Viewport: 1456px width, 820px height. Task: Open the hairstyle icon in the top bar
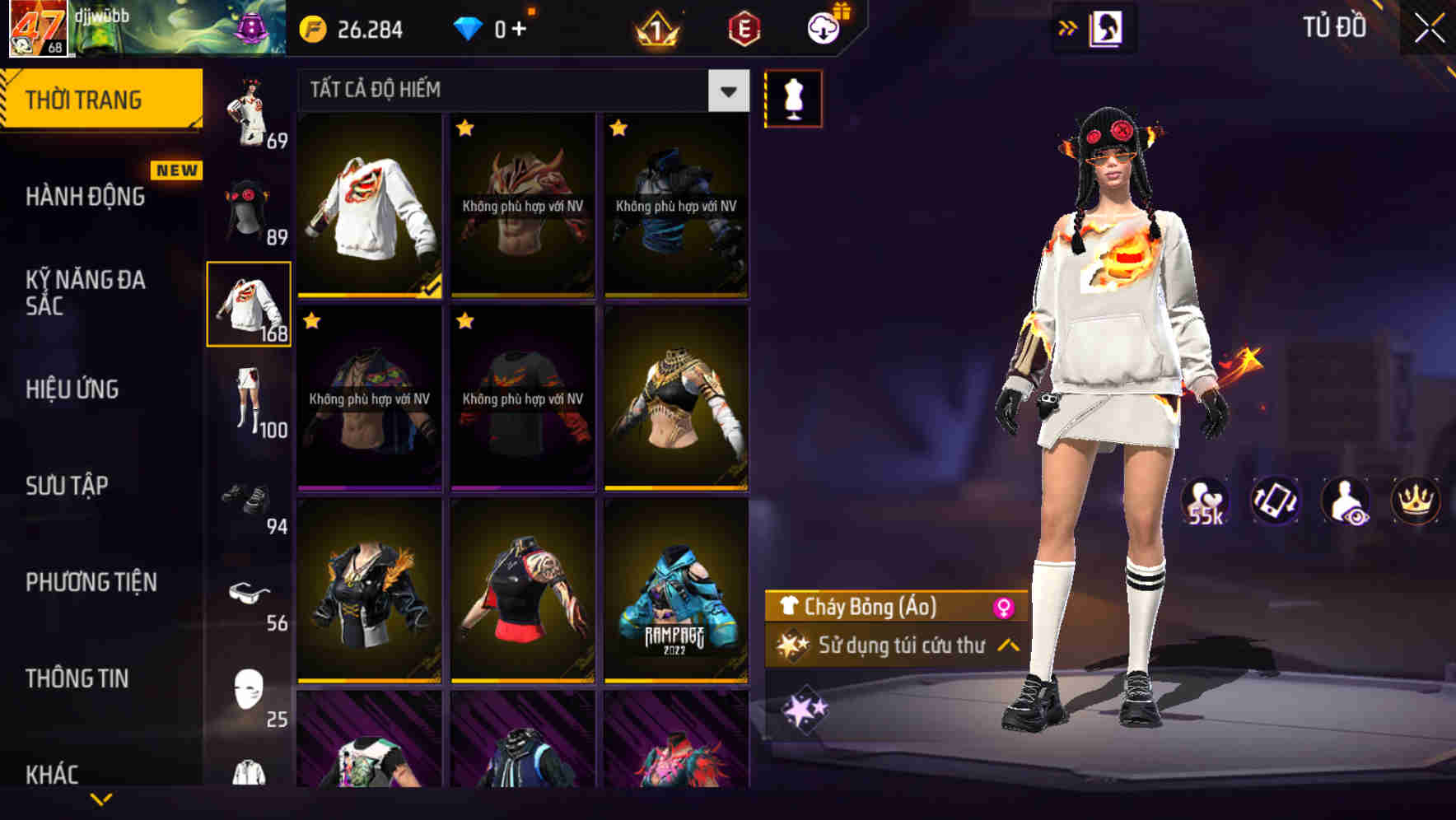[x=1108, y=27]
